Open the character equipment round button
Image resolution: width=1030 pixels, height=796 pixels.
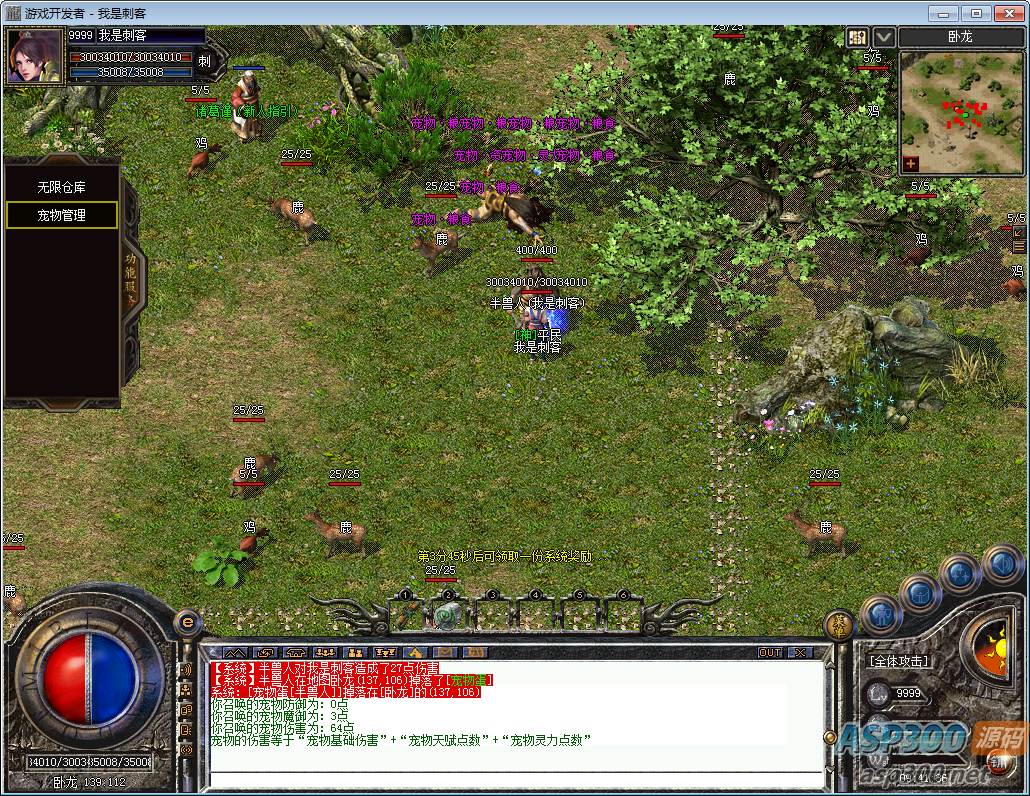(881, 614)
